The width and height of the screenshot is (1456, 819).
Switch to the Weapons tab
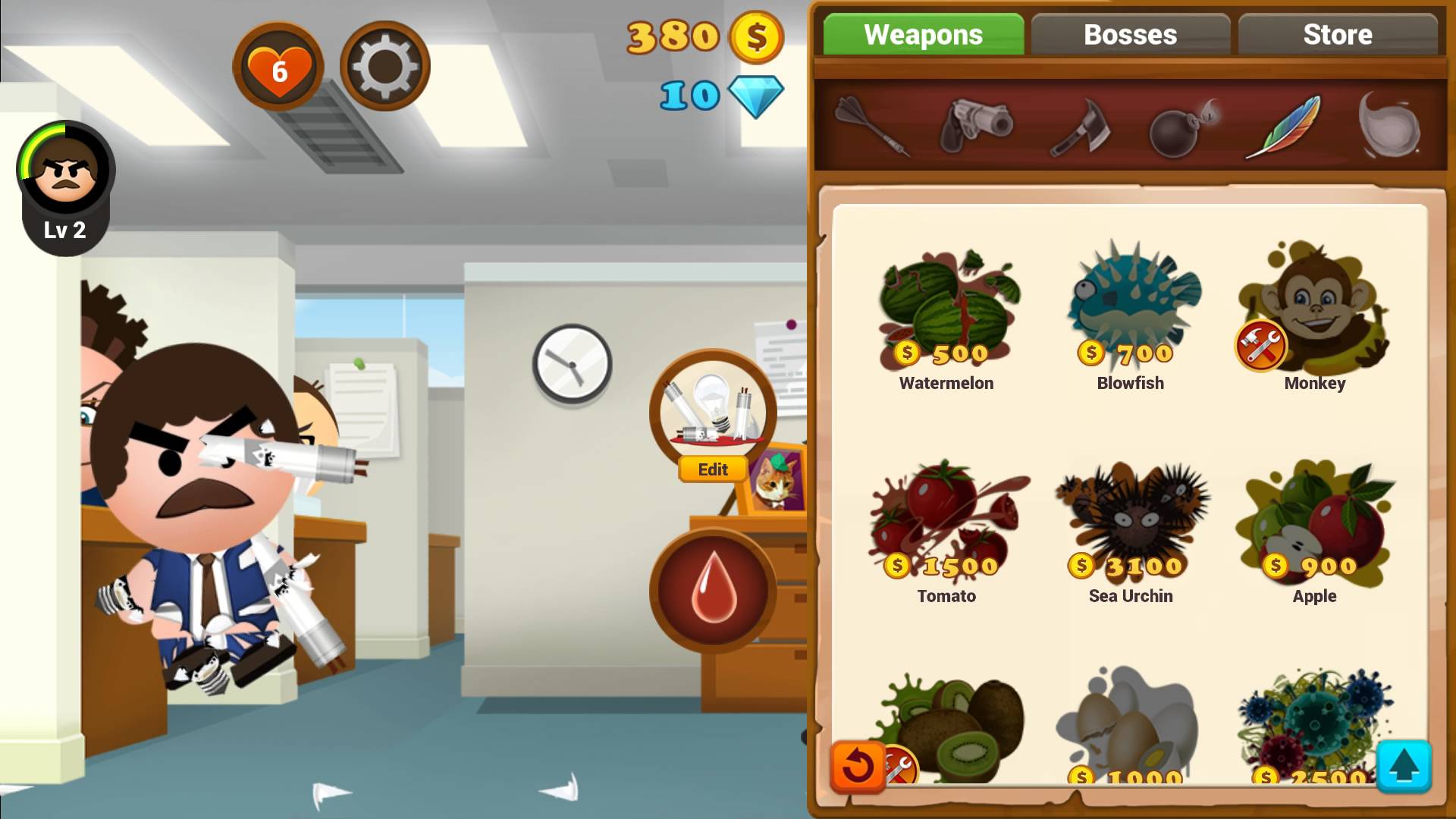point(923,35)
